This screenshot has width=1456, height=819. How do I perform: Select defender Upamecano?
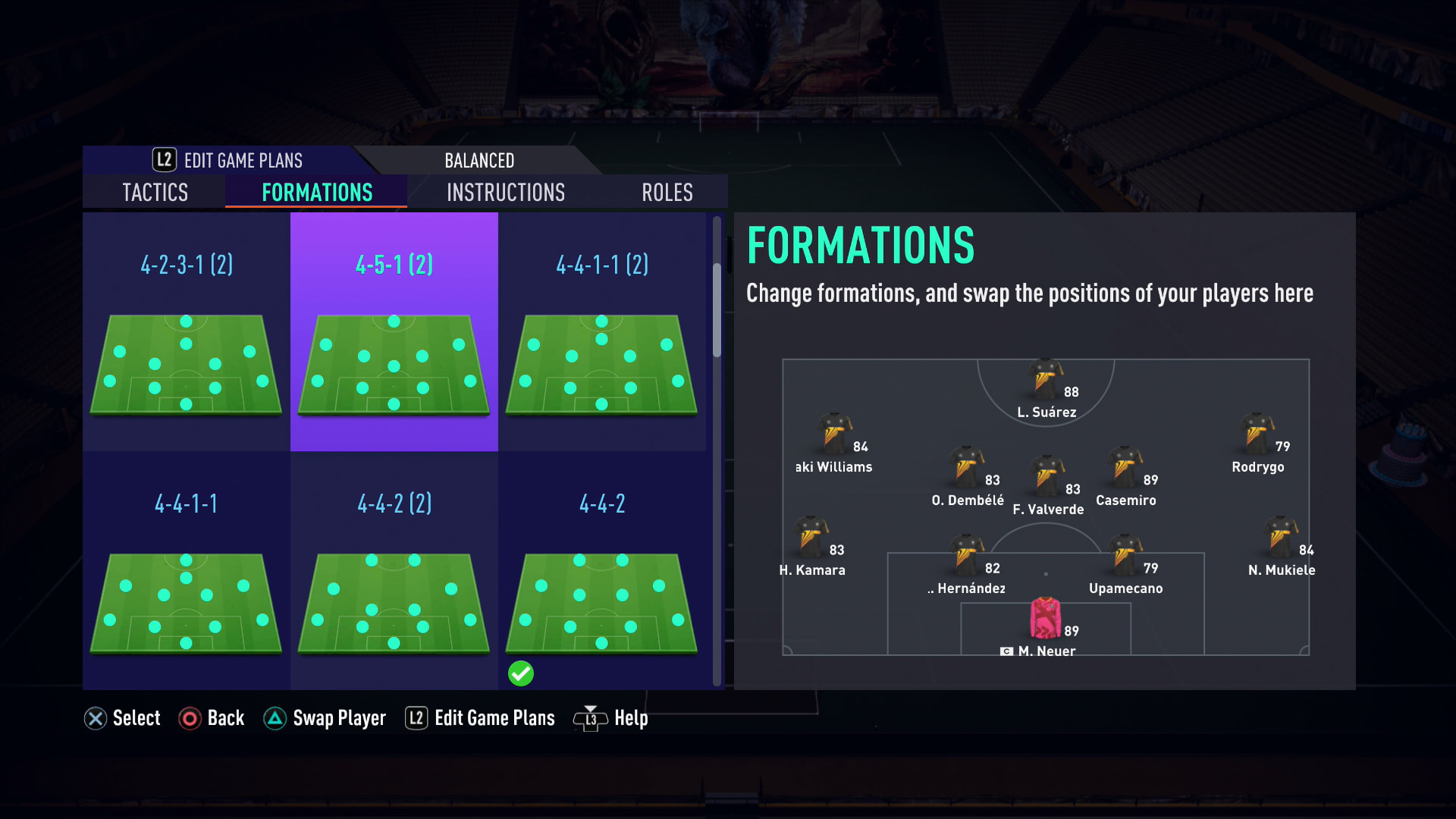[x=1125, y=555]
